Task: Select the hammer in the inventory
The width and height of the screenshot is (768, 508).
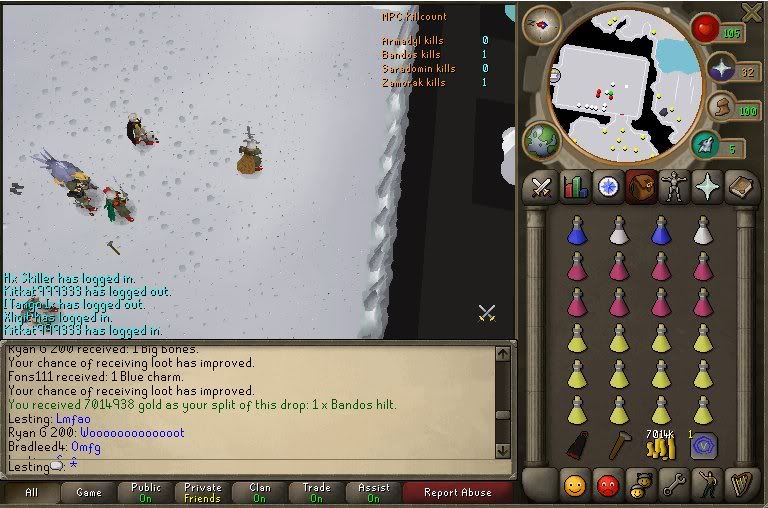Action: tap(619, 446)
